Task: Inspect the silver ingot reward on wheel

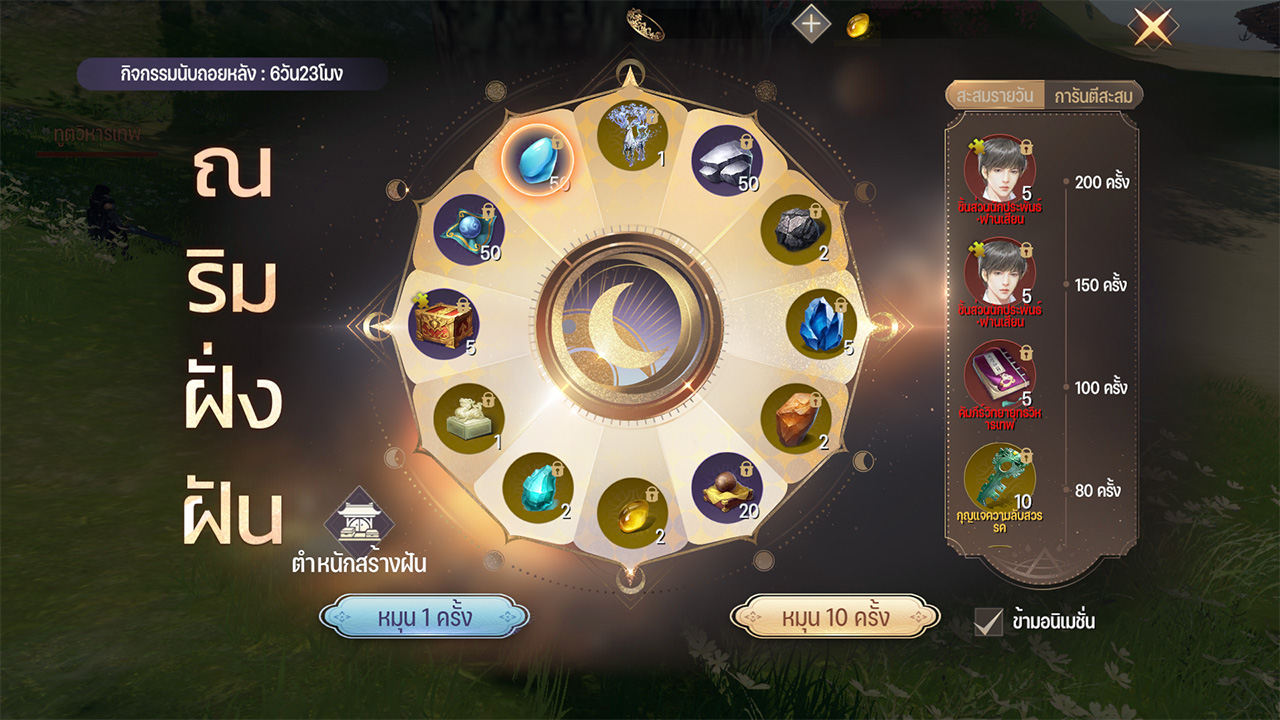Action: click(x=727, y=160)
